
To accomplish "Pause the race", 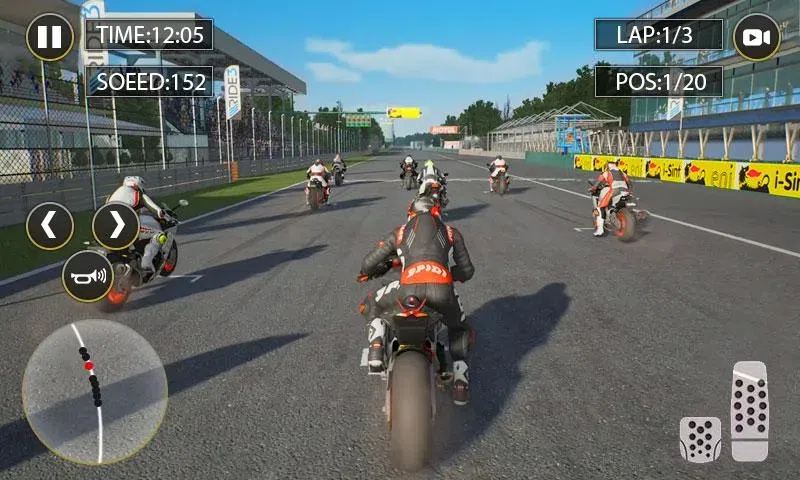I will tap(49, 37).
